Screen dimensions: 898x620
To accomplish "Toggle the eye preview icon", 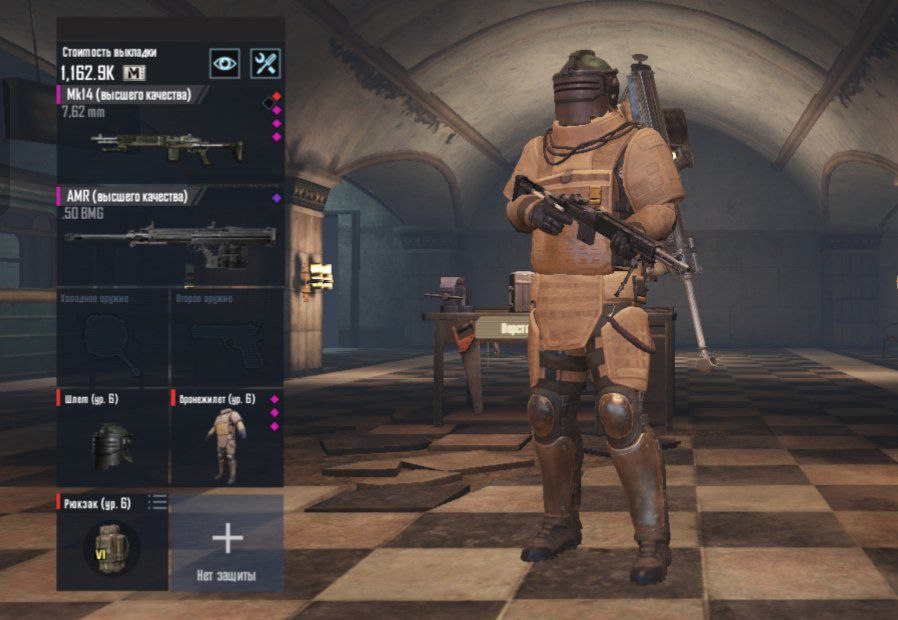I will [x=225, y=64].
